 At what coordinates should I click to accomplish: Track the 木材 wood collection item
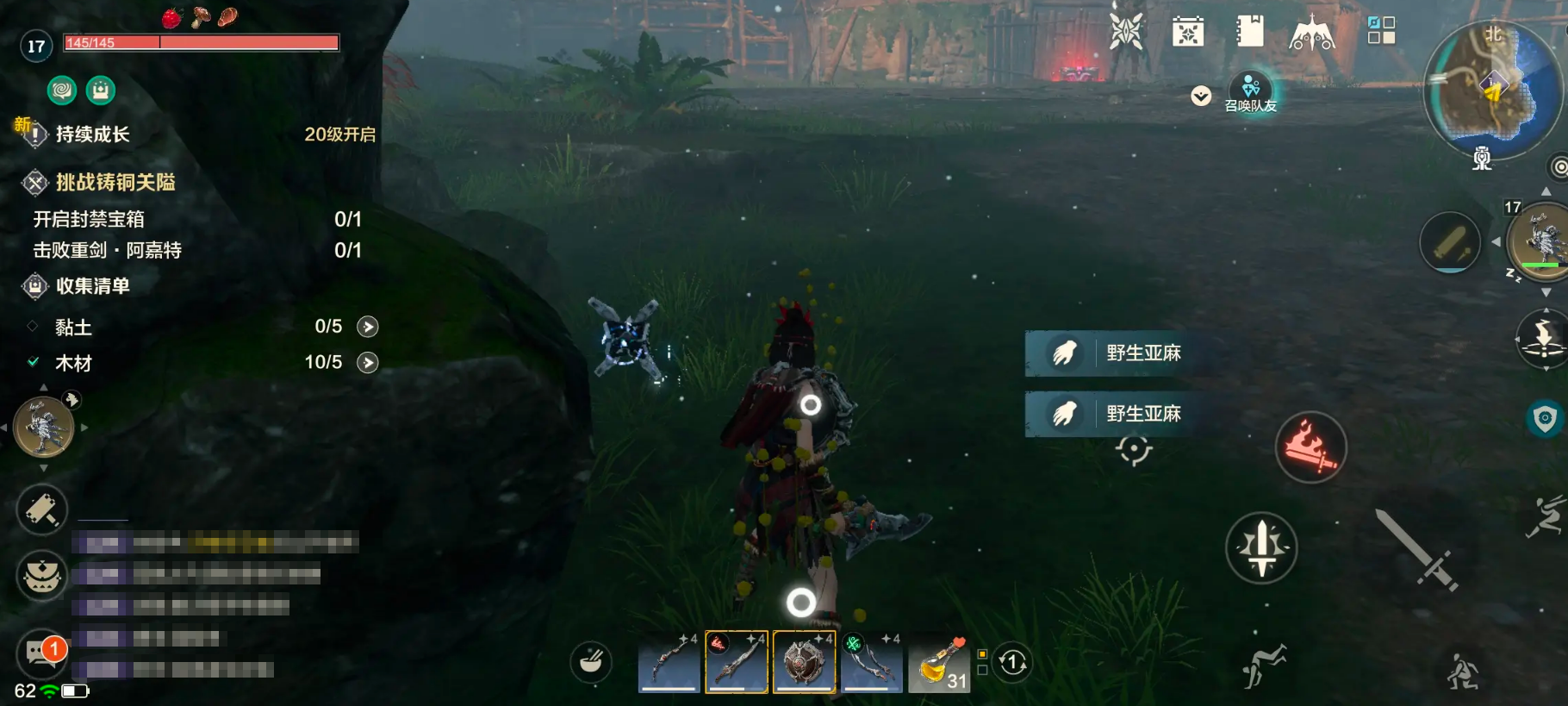coord(368,363)
